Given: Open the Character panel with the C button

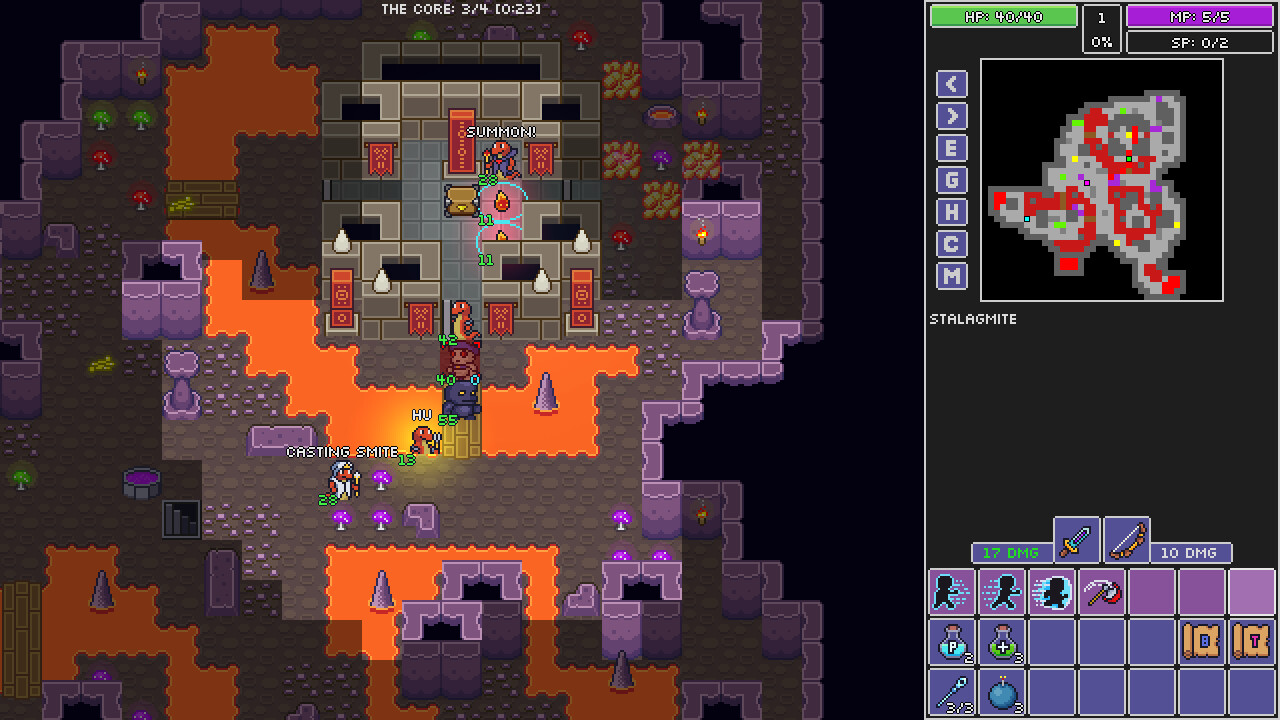Looking at the screenshot, I should (951, 244).
